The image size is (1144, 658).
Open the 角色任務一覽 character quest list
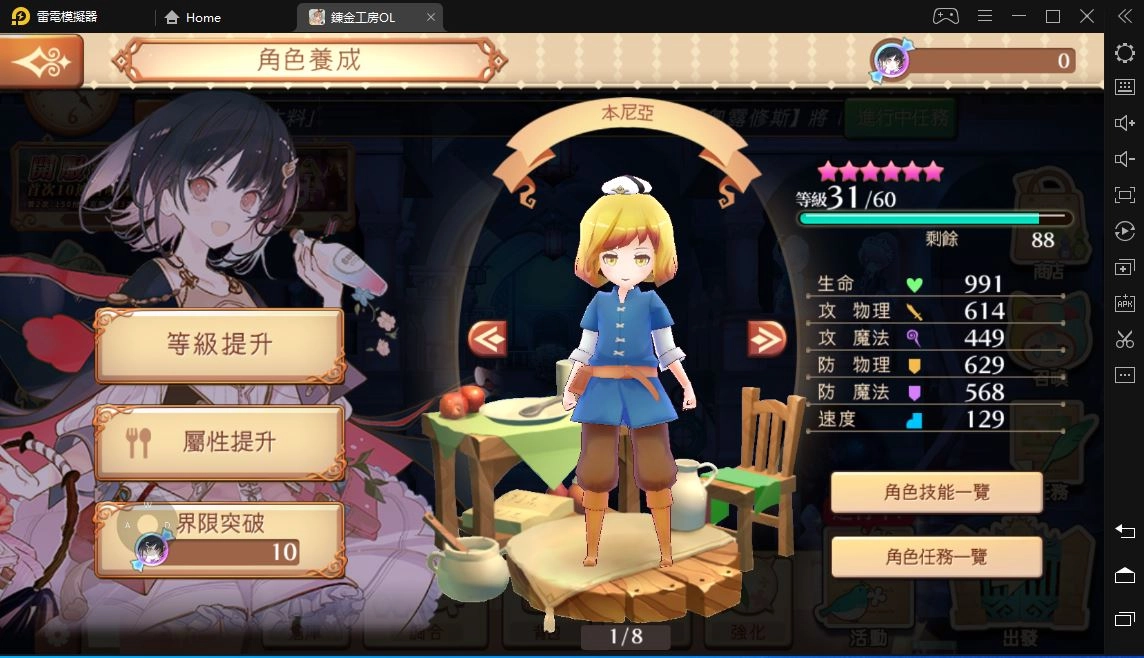(936, 556)
